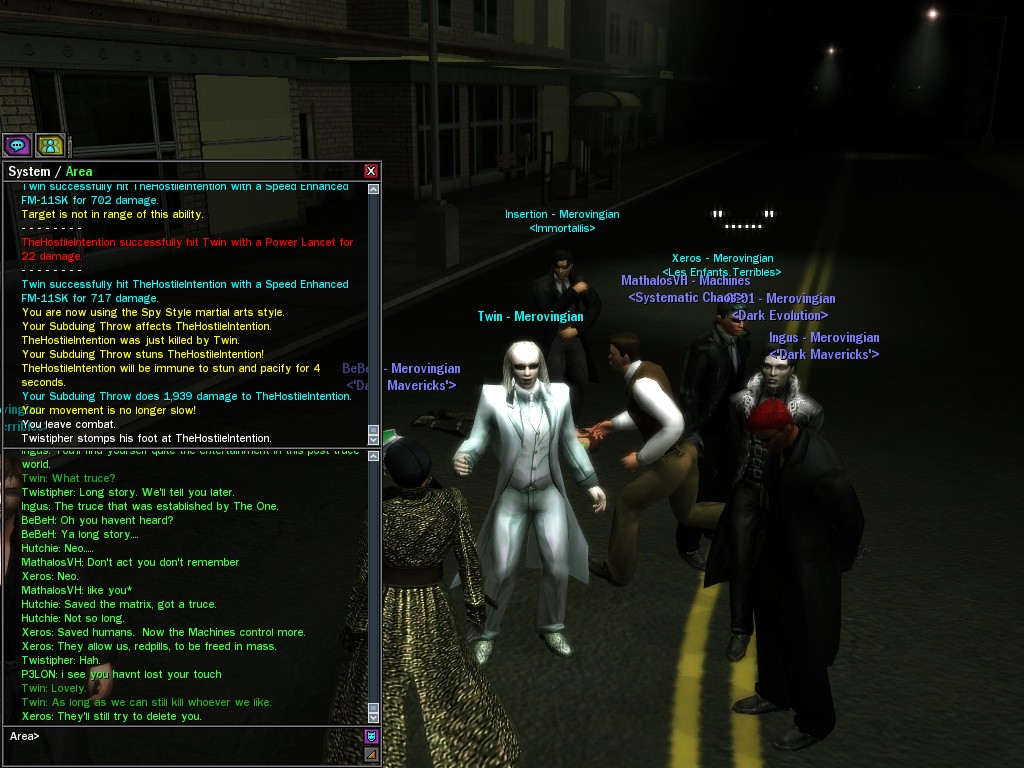Open the purple mask emote button

click(371, 737)
